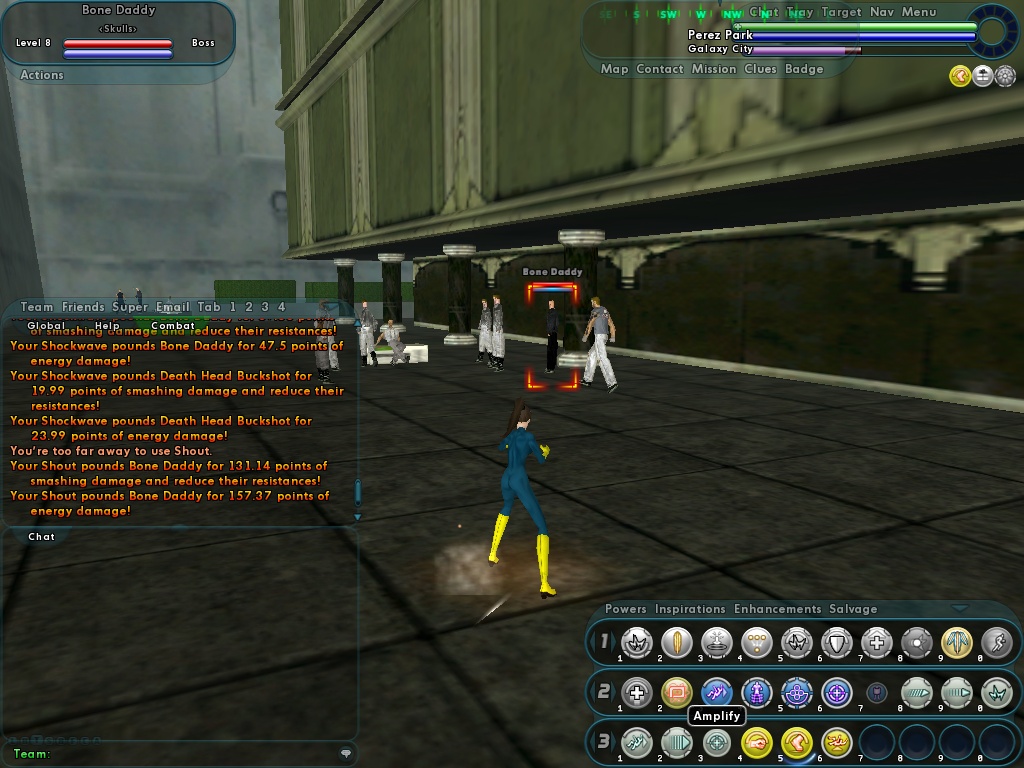View the Clues window
The image size is (1024, 768).
[x=760, y=69]
